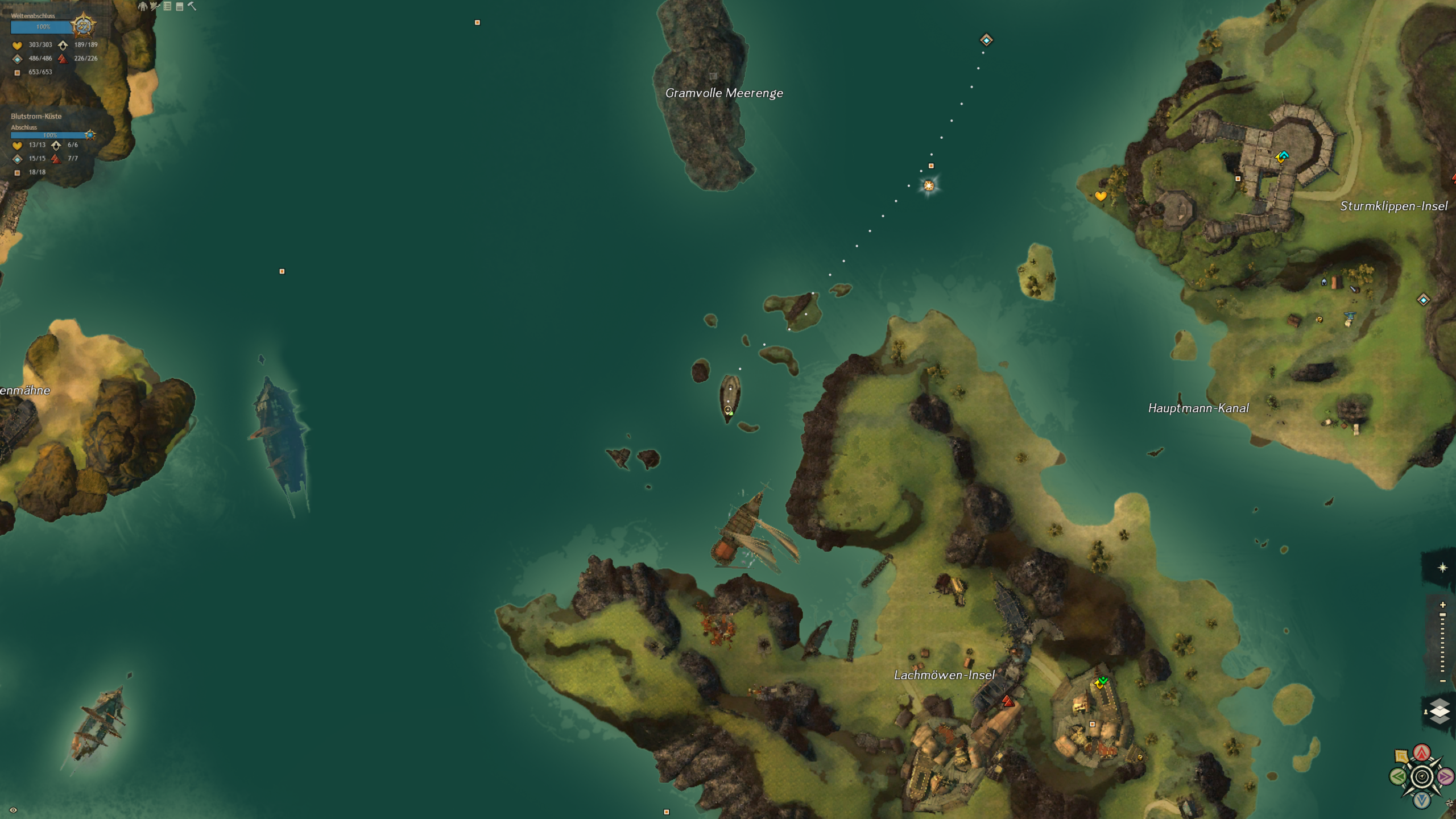This screenshot has width=1456, height=819.
Task: Select the yellow square squad marker
Action: pyautogui.click(x=1401, y=756)
